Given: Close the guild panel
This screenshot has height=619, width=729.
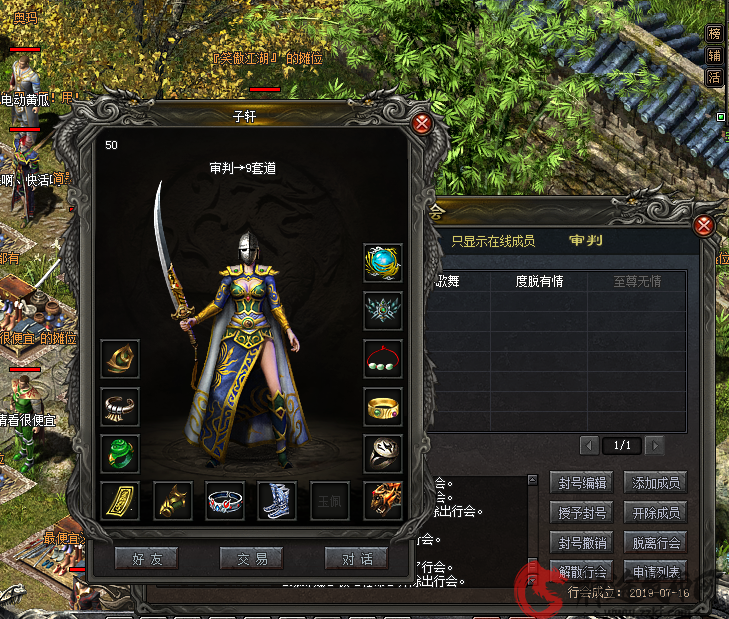Looking at the screenshot, I should click(704, 225).
